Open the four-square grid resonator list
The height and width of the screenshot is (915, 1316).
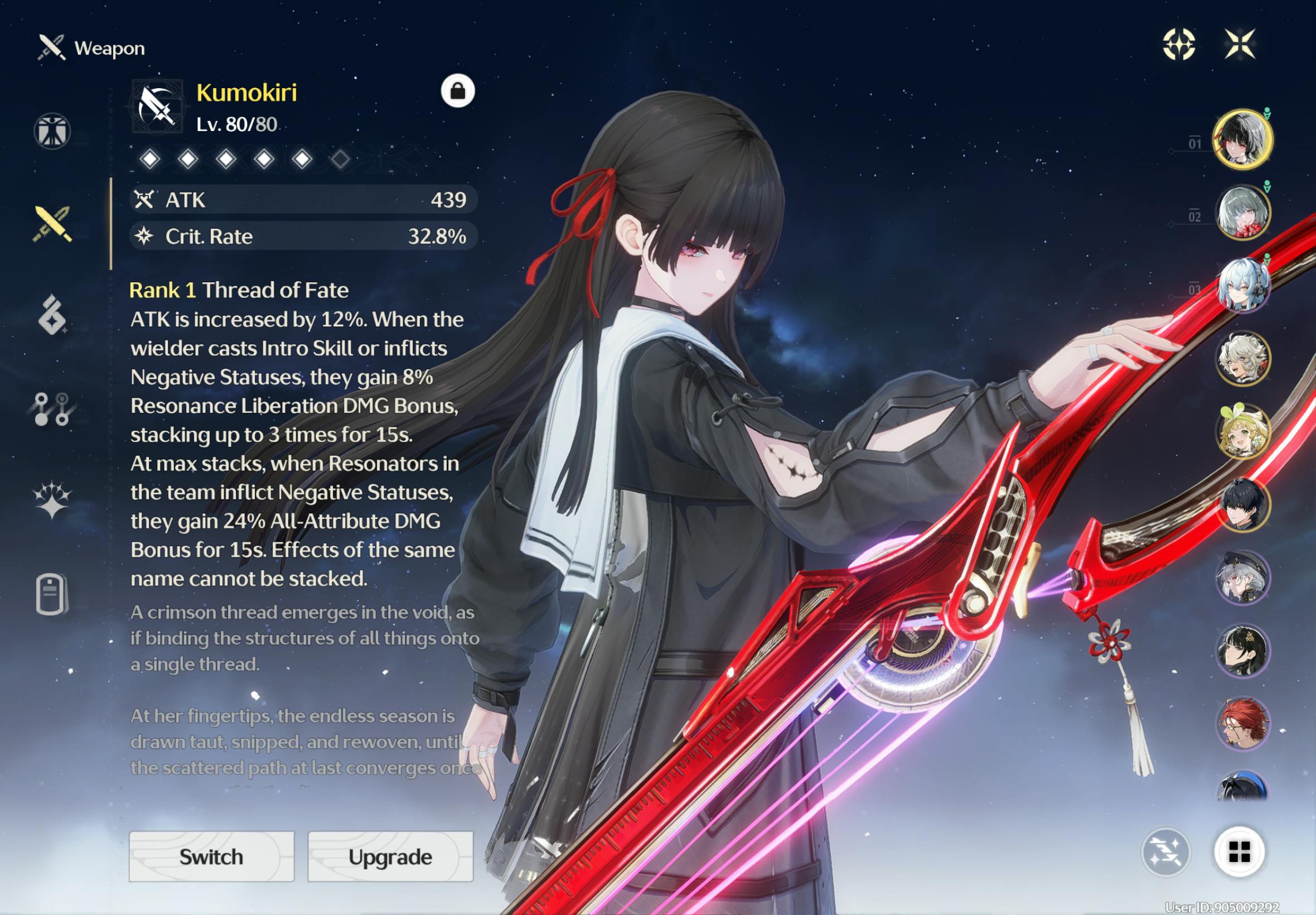coord(1239,852)
